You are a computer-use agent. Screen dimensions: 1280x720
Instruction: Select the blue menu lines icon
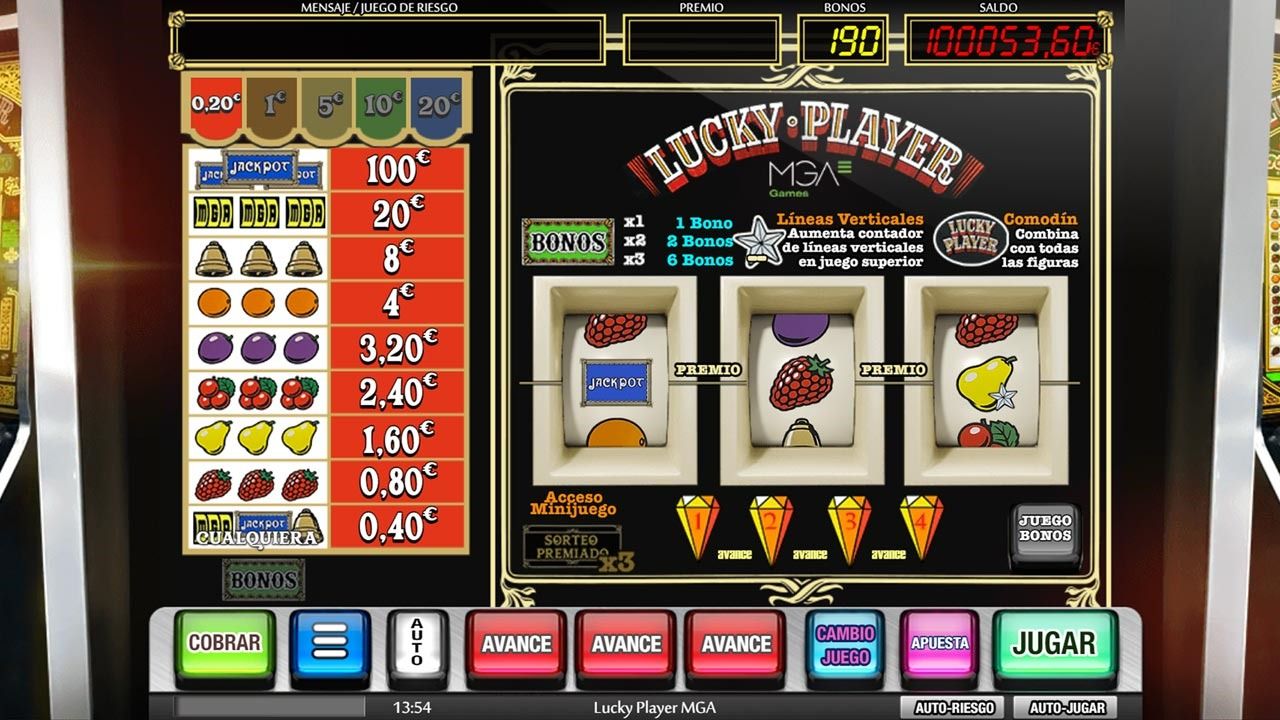point(331,641)
